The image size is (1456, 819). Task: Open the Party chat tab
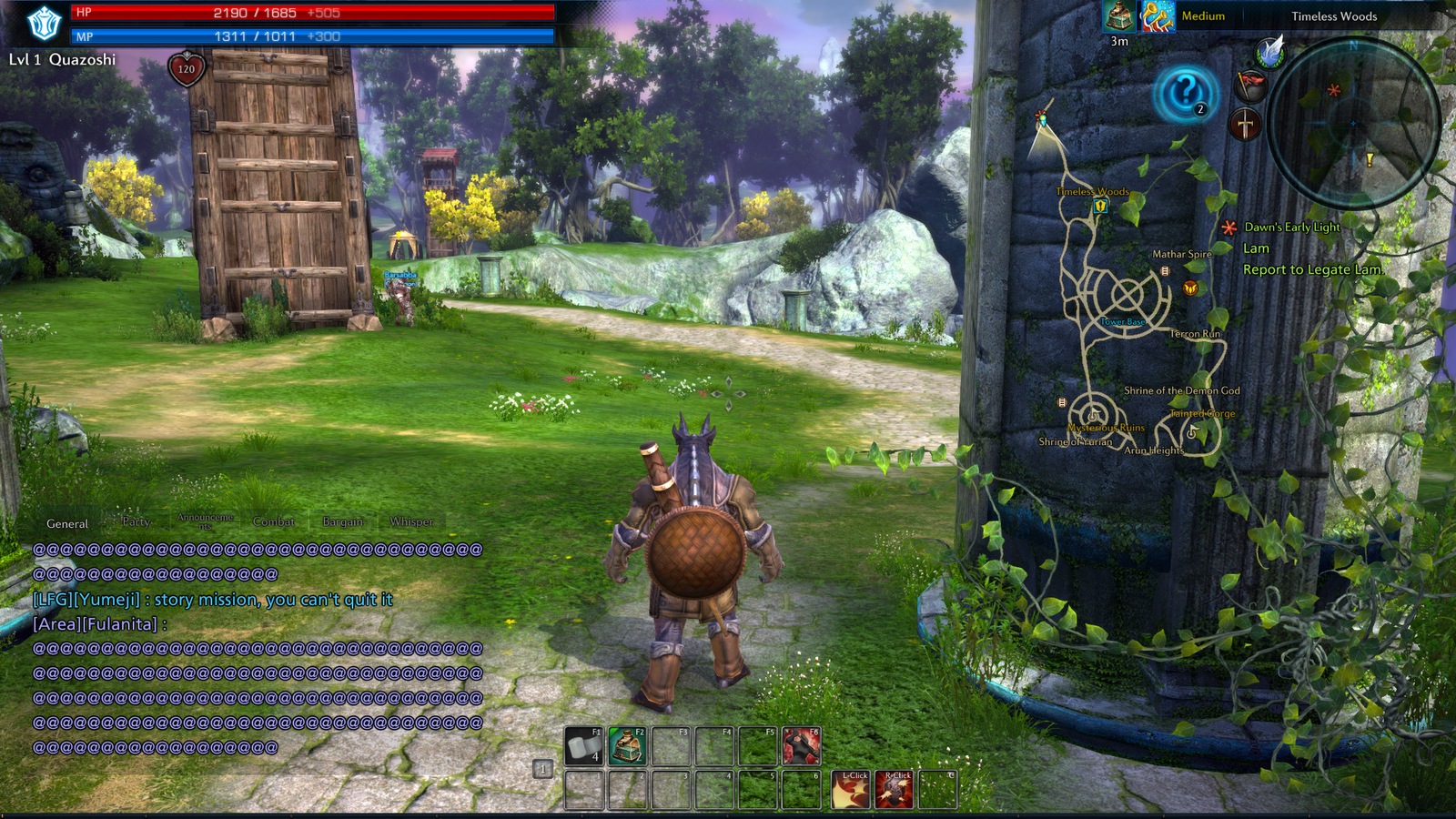[136, 521]
